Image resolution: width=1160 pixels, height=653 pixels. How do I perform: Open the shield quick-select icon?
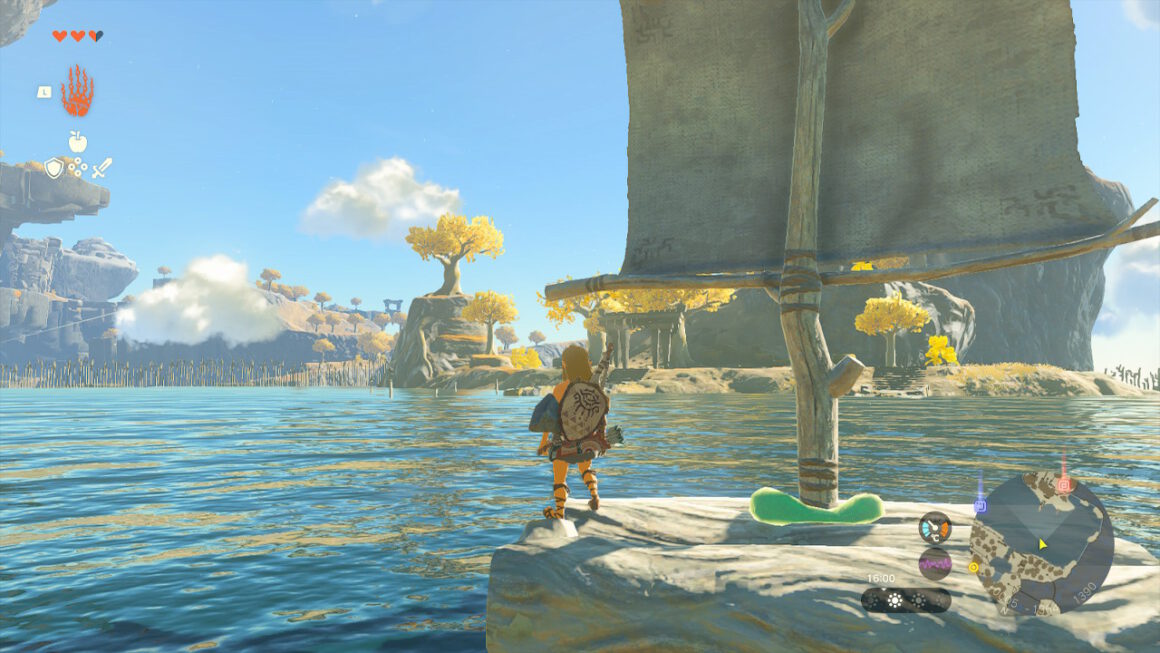coord(54,168)
